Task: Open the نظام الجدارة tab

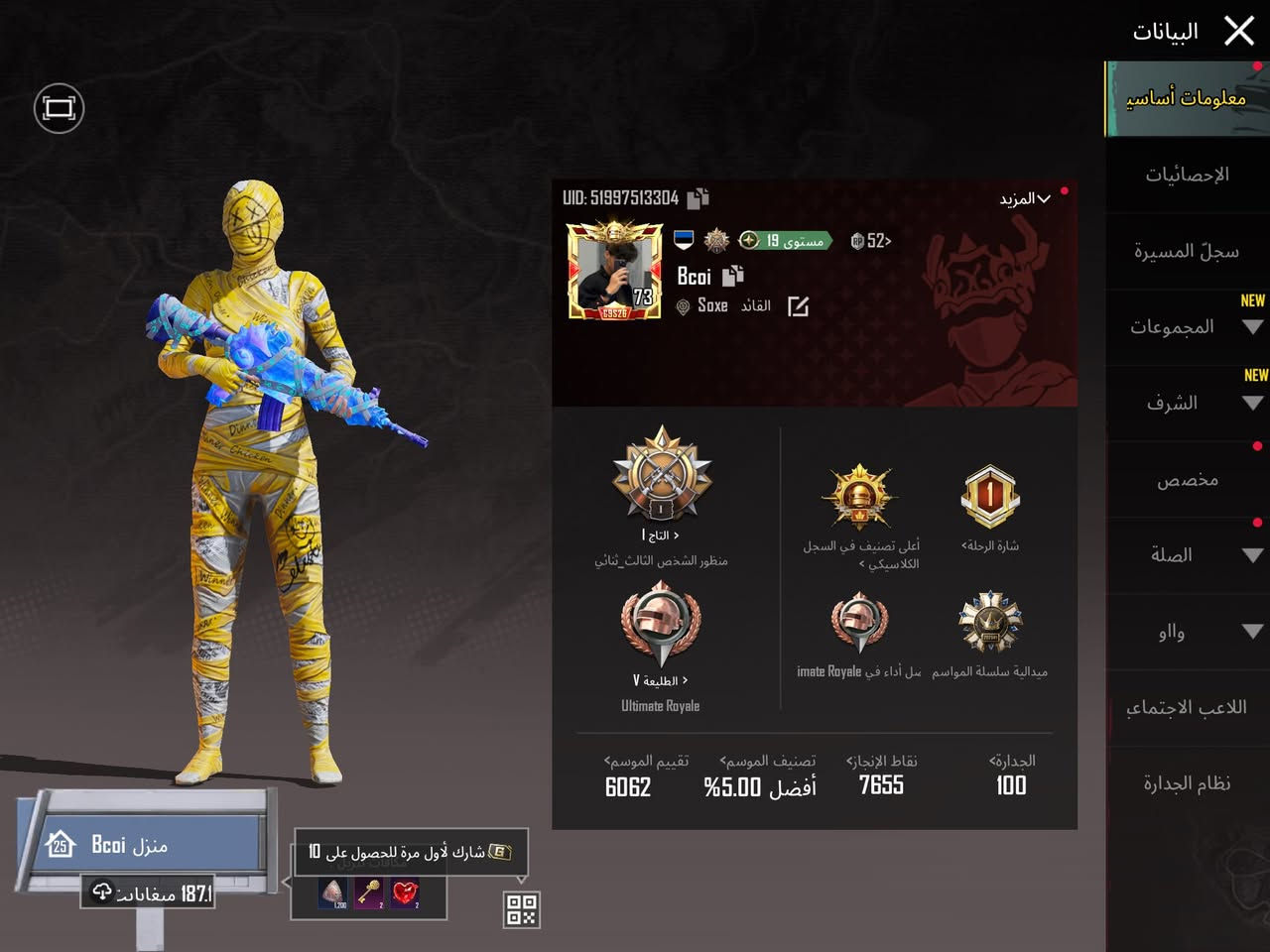Action: 1187,782
